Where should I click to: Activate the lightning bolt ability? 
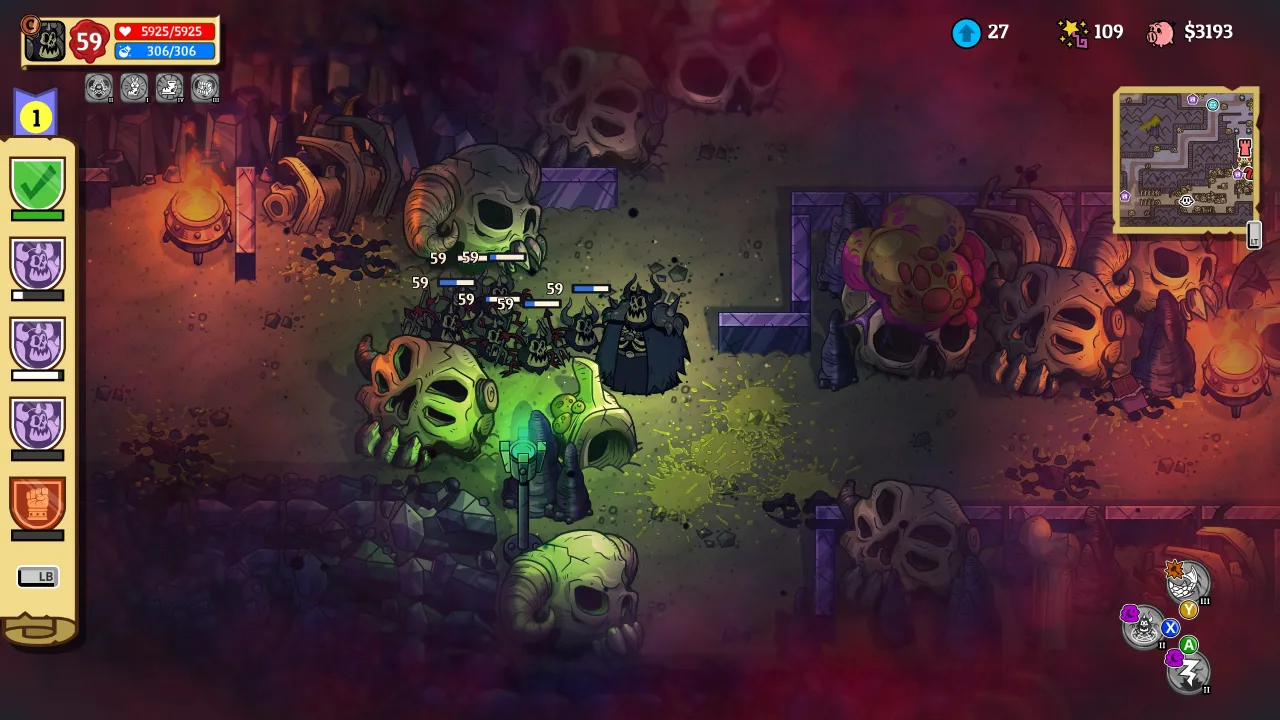pos(1190,672)
